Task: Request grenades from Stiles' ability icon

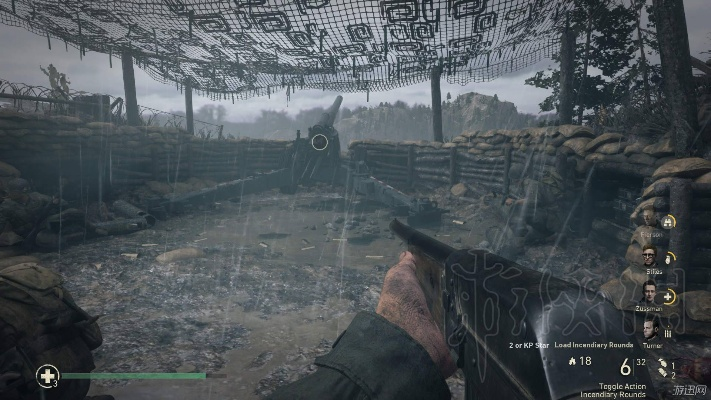Action: (x=669, y=257)
